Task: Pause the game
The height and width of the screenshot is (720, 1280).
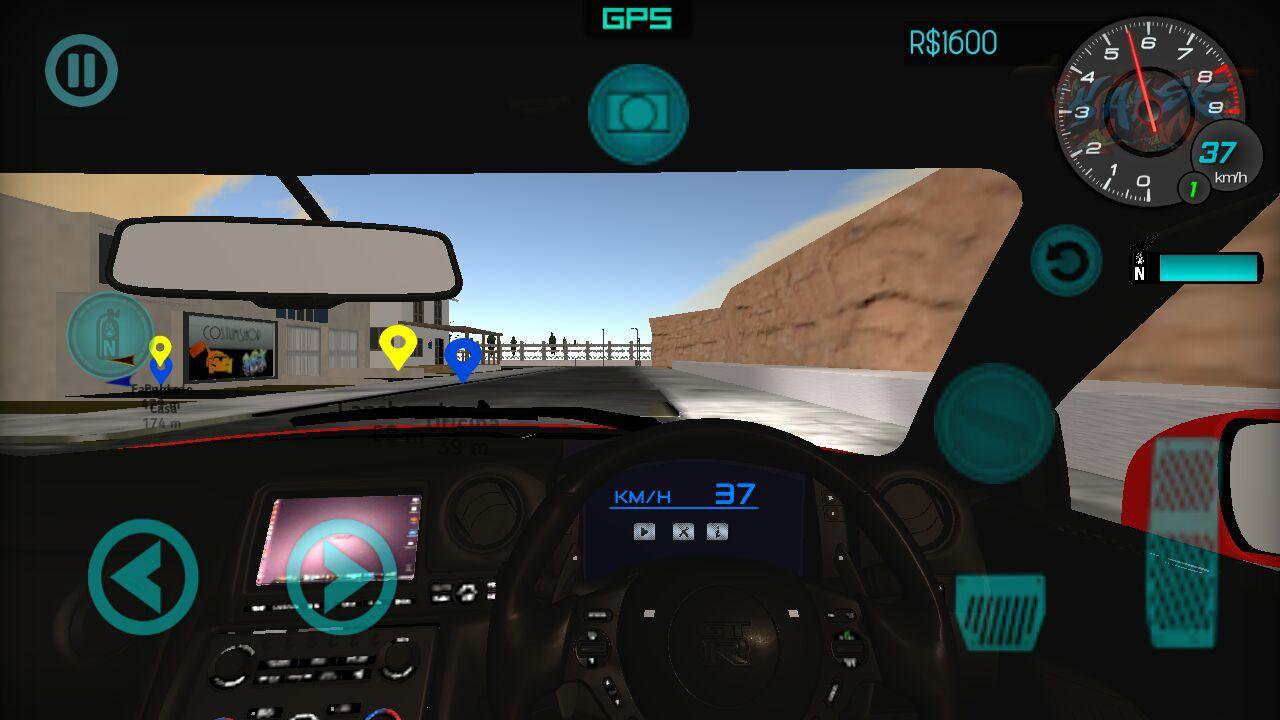Action: 80,70
